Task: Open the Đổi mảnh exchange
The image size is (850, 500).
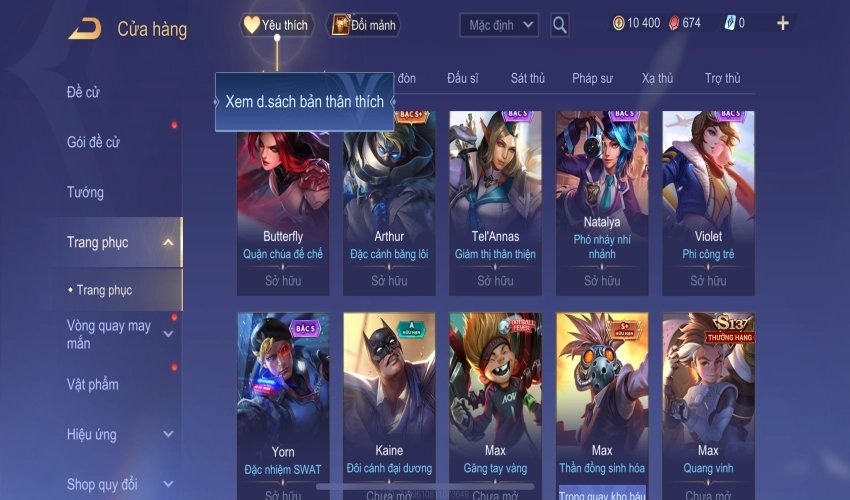Action: point(364,25)
